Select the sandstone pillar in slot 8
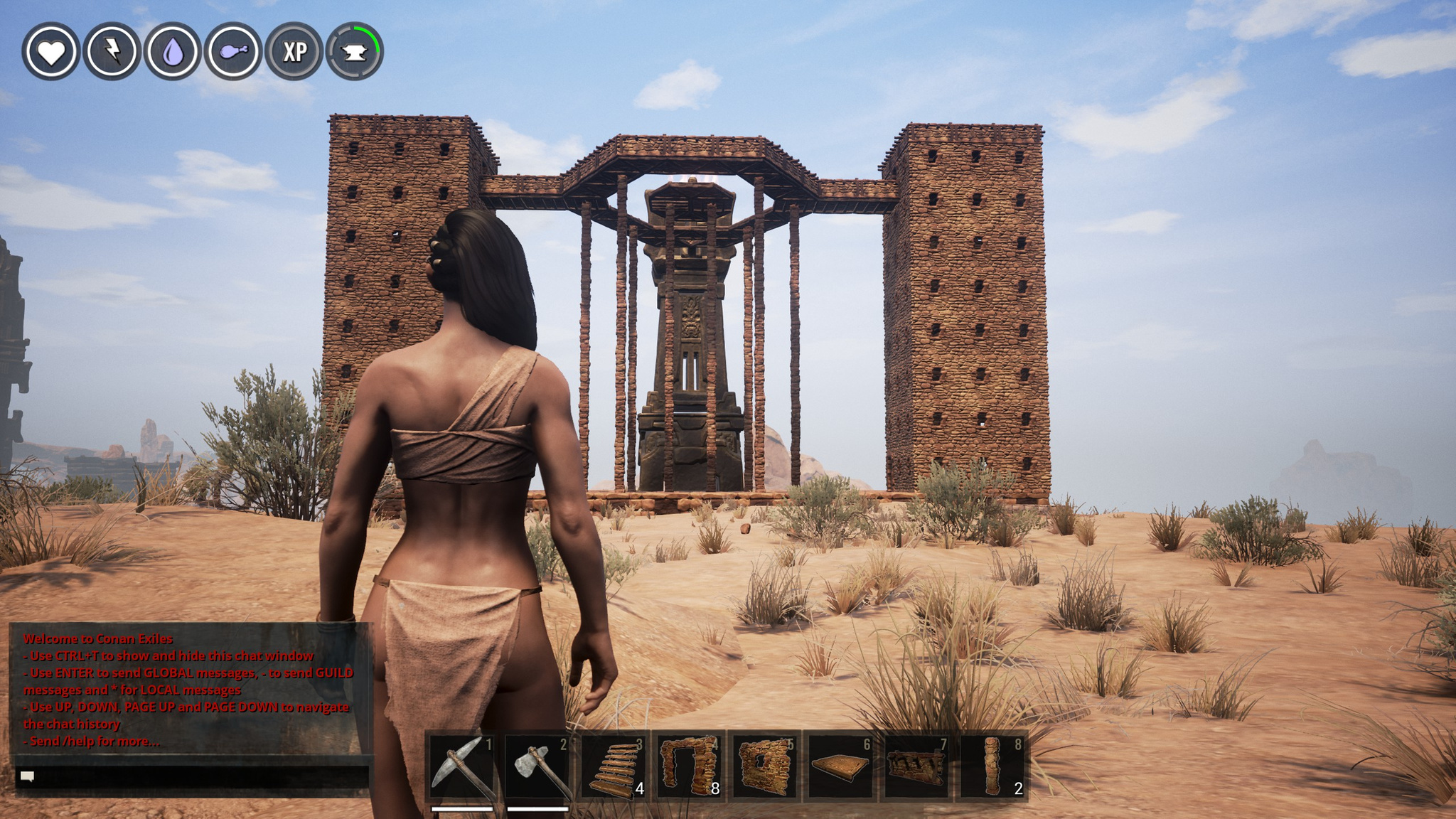 tap(993, 766)
